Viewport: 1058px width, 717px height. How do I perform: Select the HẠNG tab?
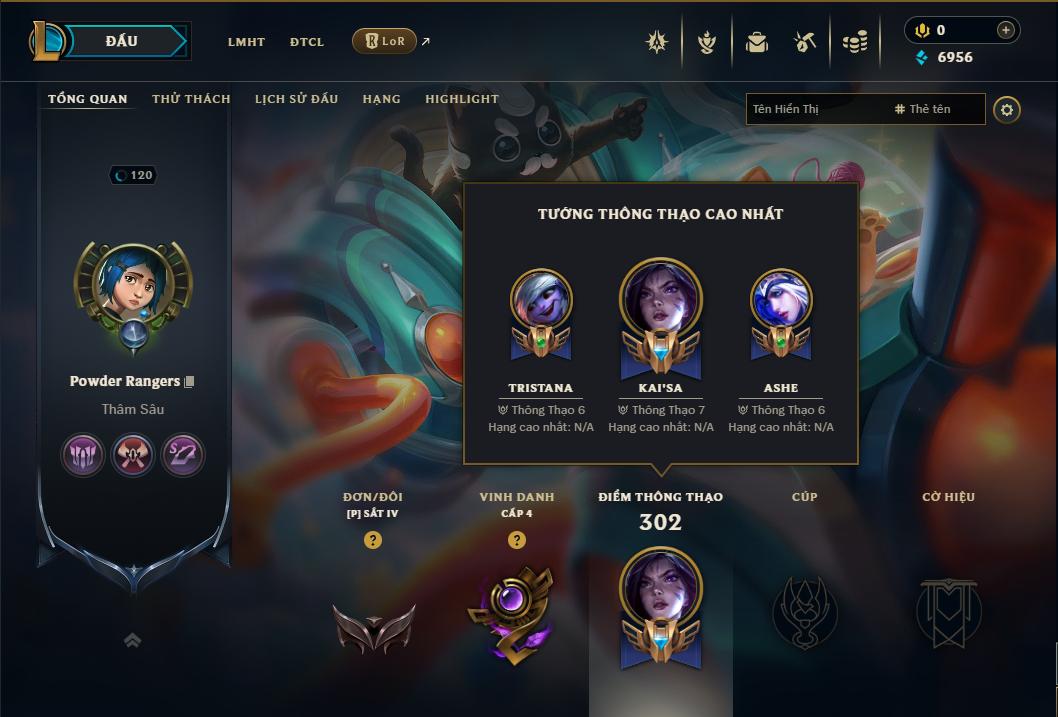coord(381,99)
